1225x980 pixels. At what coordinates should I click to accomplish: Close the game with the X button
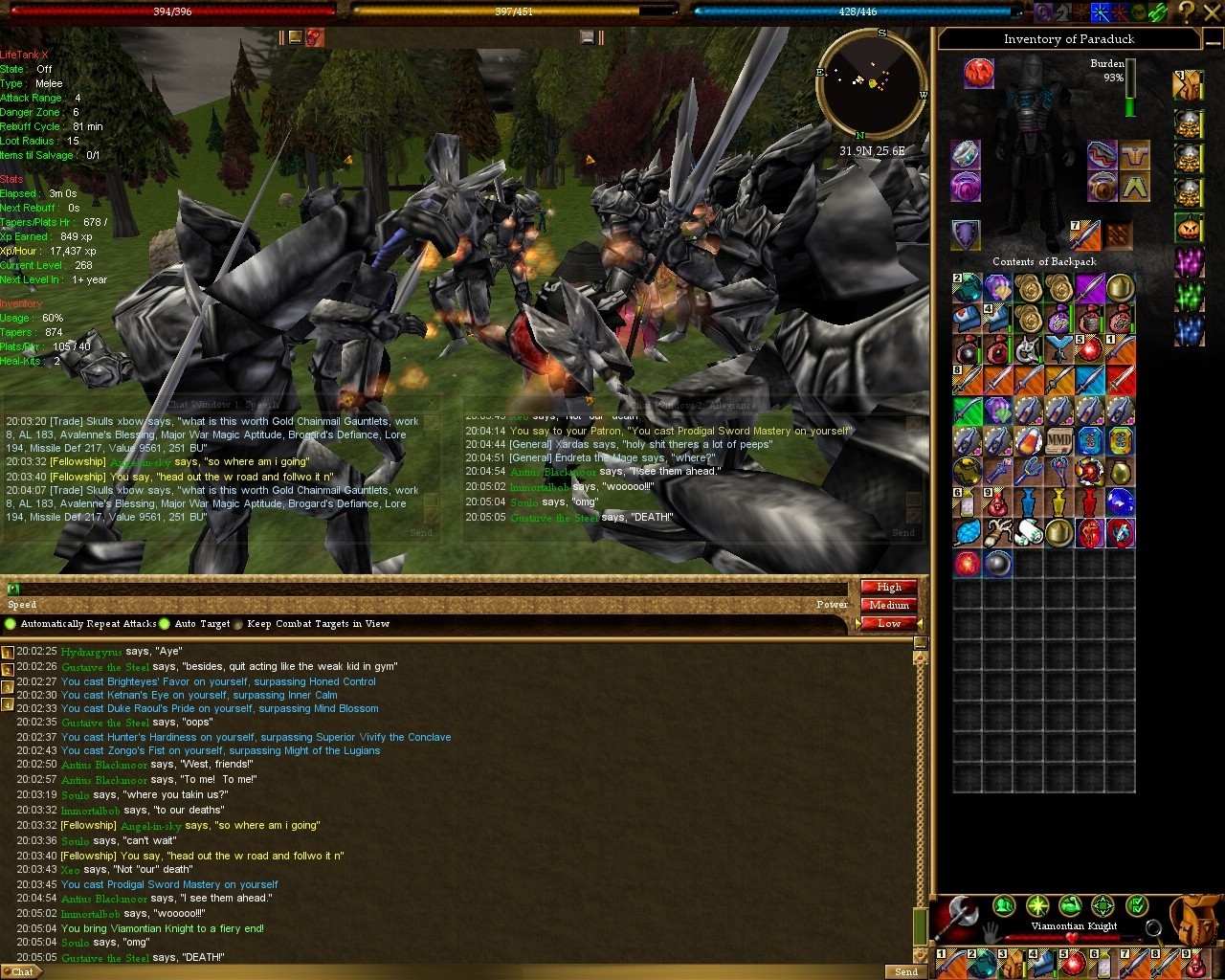coord(1213,11)
